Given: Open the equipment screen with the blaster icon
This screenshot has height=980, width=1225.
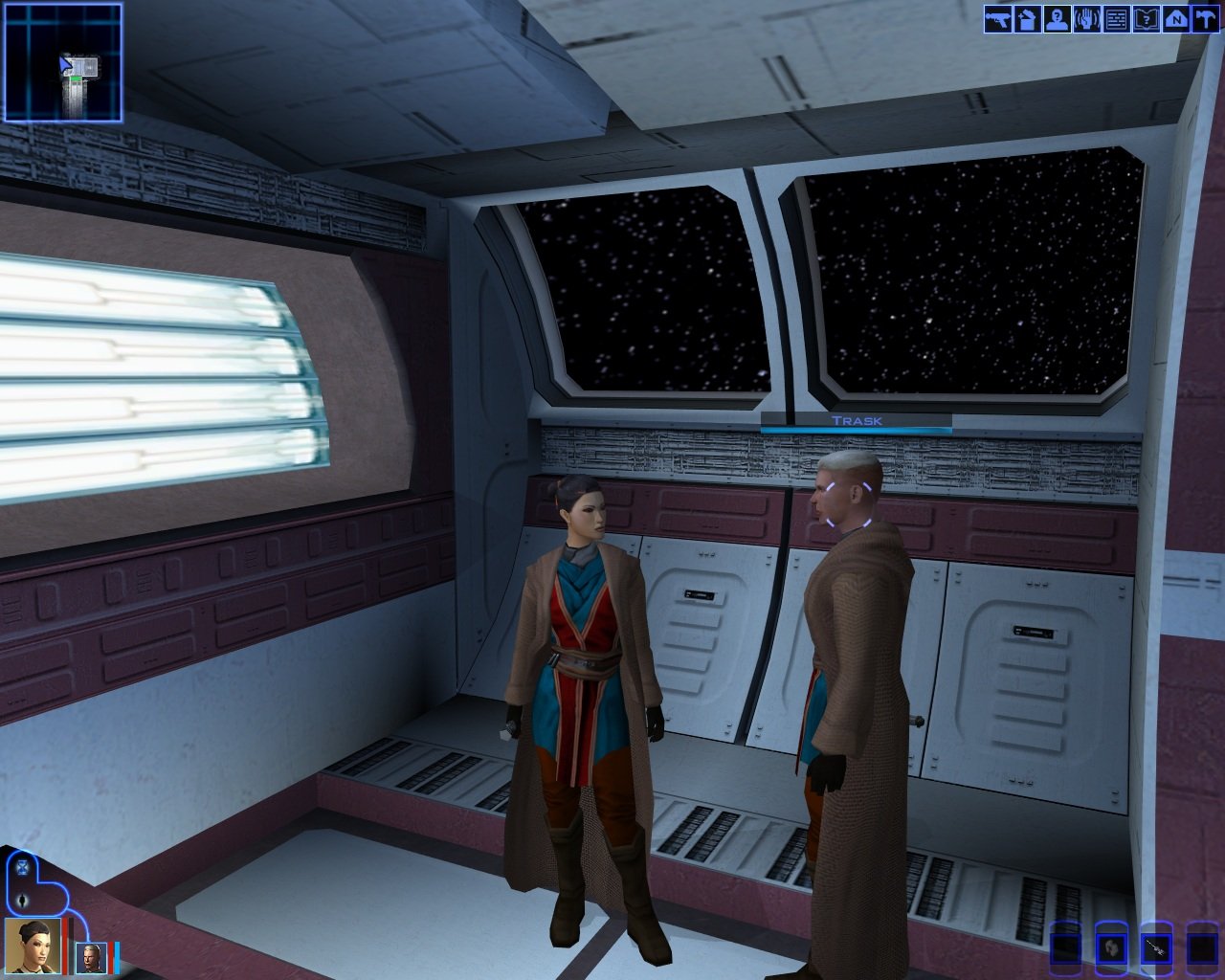Looking at the screenshot, I should pos(998,19).
